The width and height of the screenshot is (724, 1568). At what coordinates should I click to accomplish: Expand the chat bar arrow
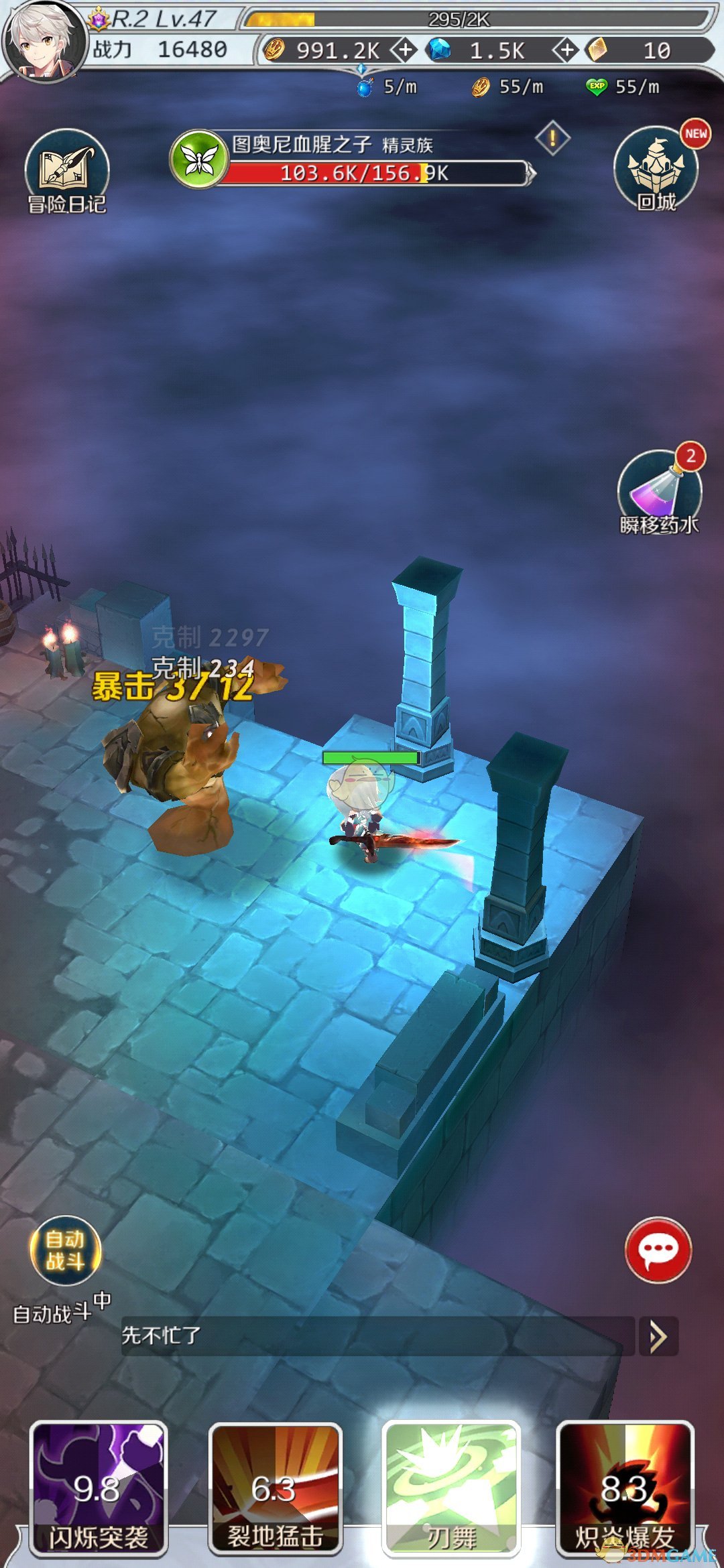658,1337
